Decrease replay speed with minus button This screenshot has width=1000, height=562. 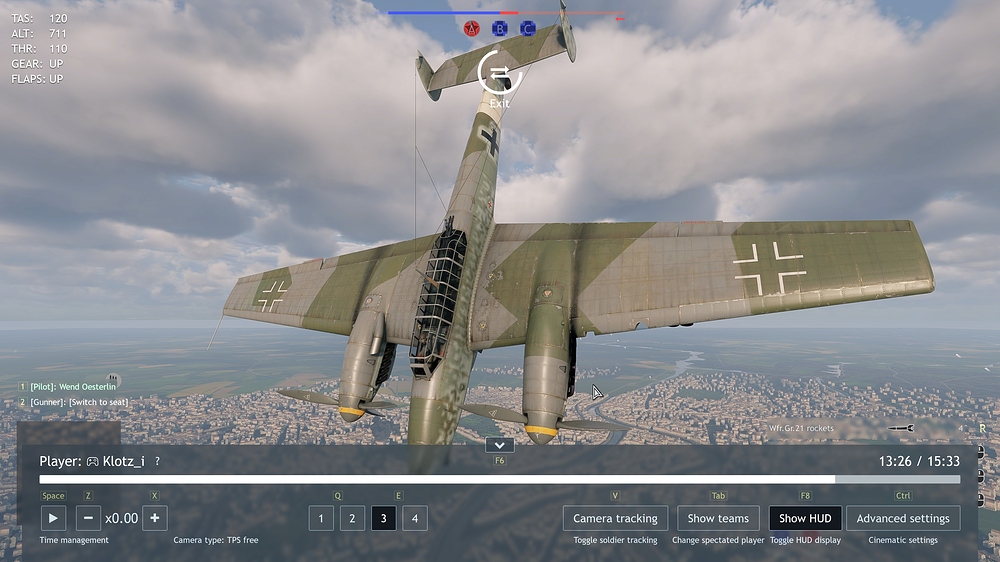point(88,518)
